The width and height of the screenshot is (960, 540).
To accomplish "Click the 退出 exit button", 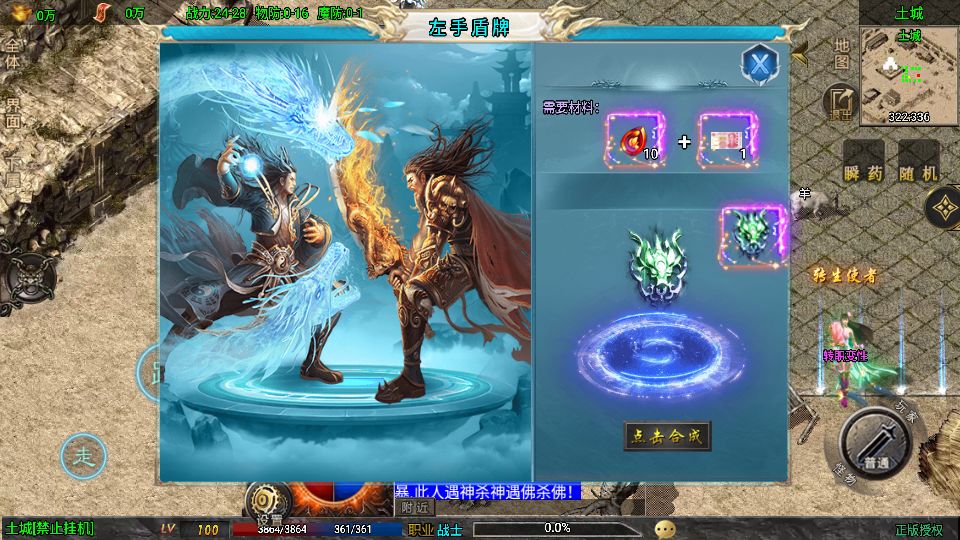I will pyautogui.click(x=839, y=102).
